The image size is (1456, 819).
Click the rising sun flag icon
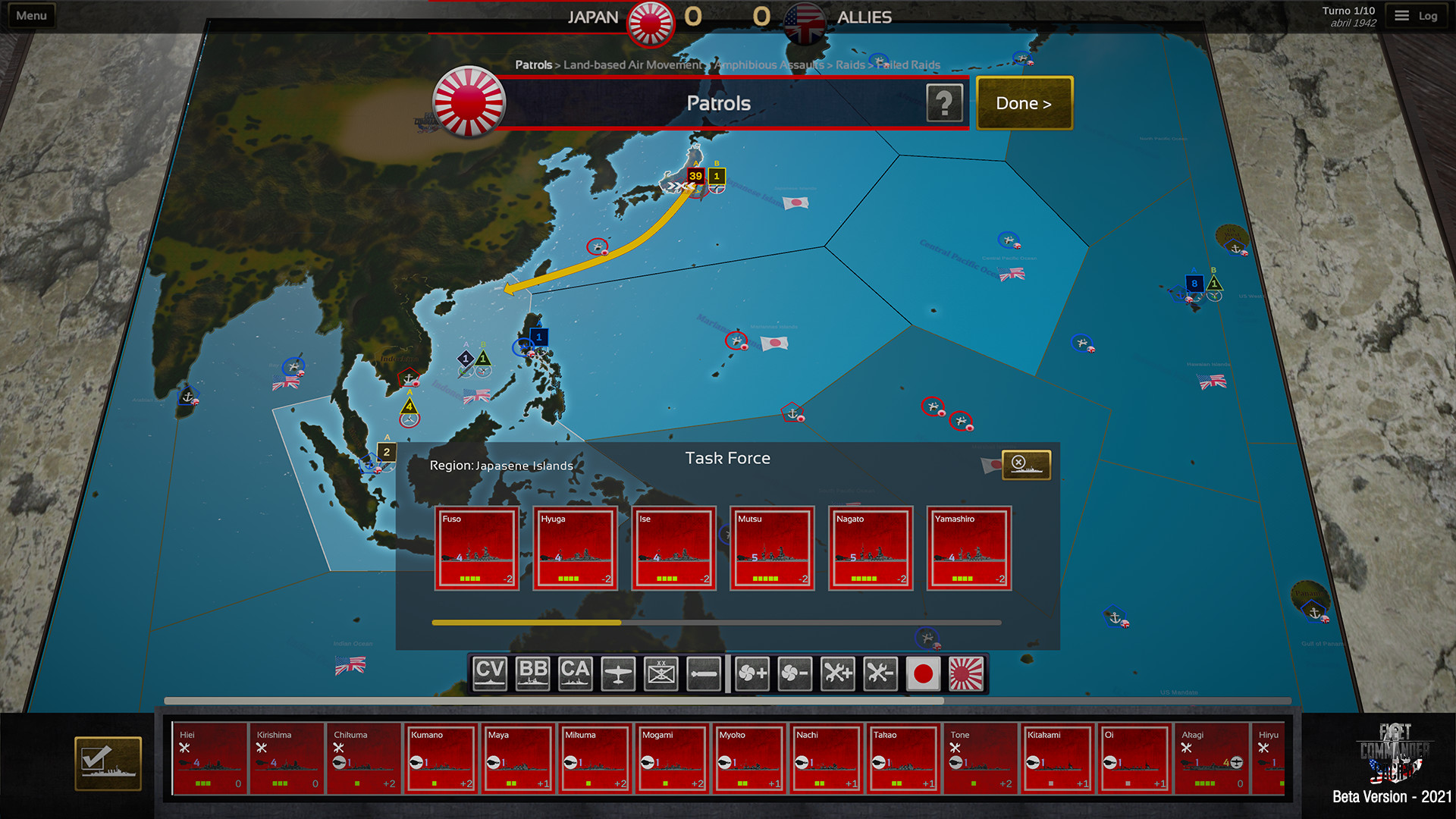[x=965, y=673]
